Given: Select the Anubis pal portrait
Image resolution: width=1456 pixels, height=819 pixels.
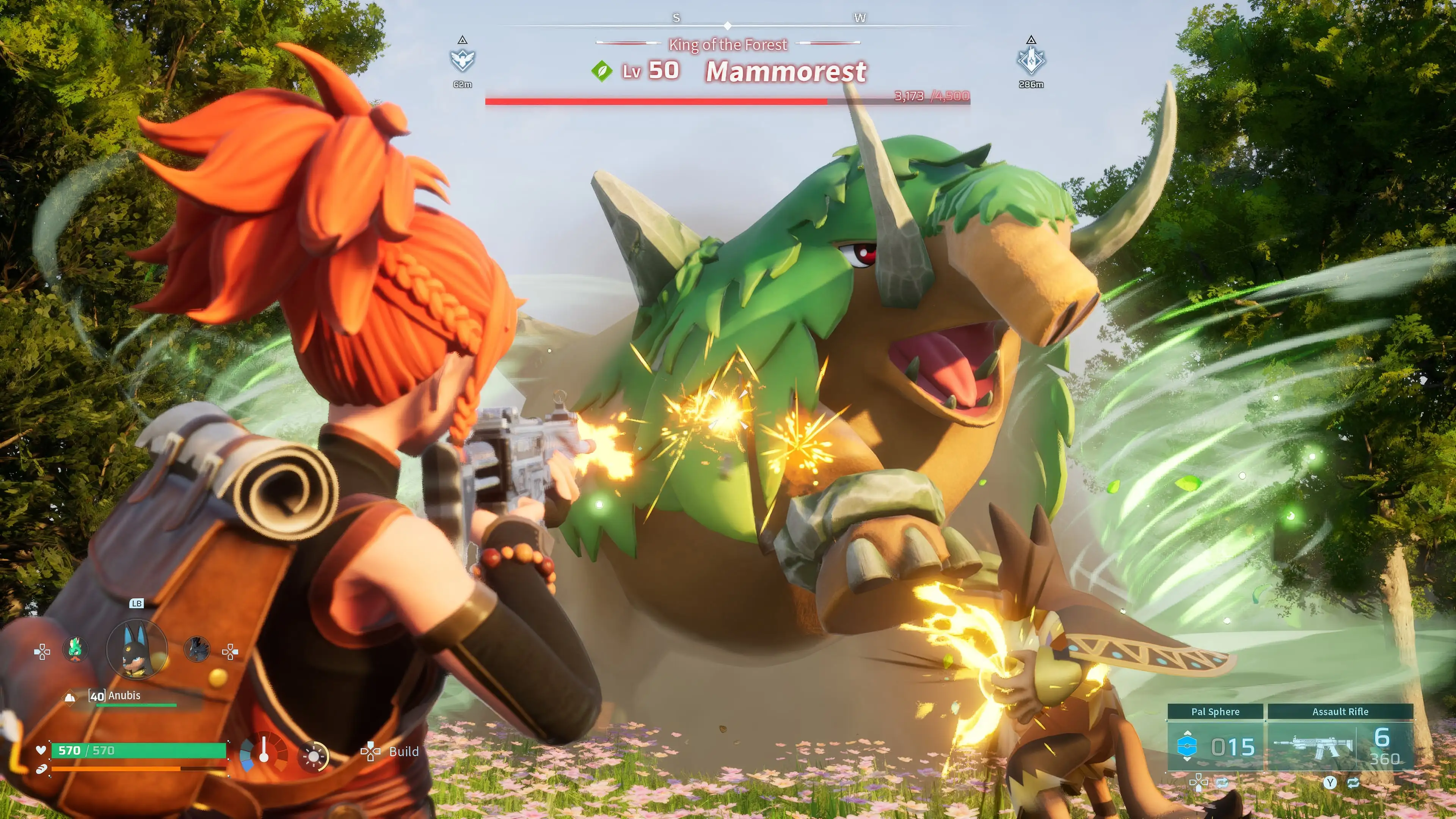Looking at the screenshot, I should 137,650.
